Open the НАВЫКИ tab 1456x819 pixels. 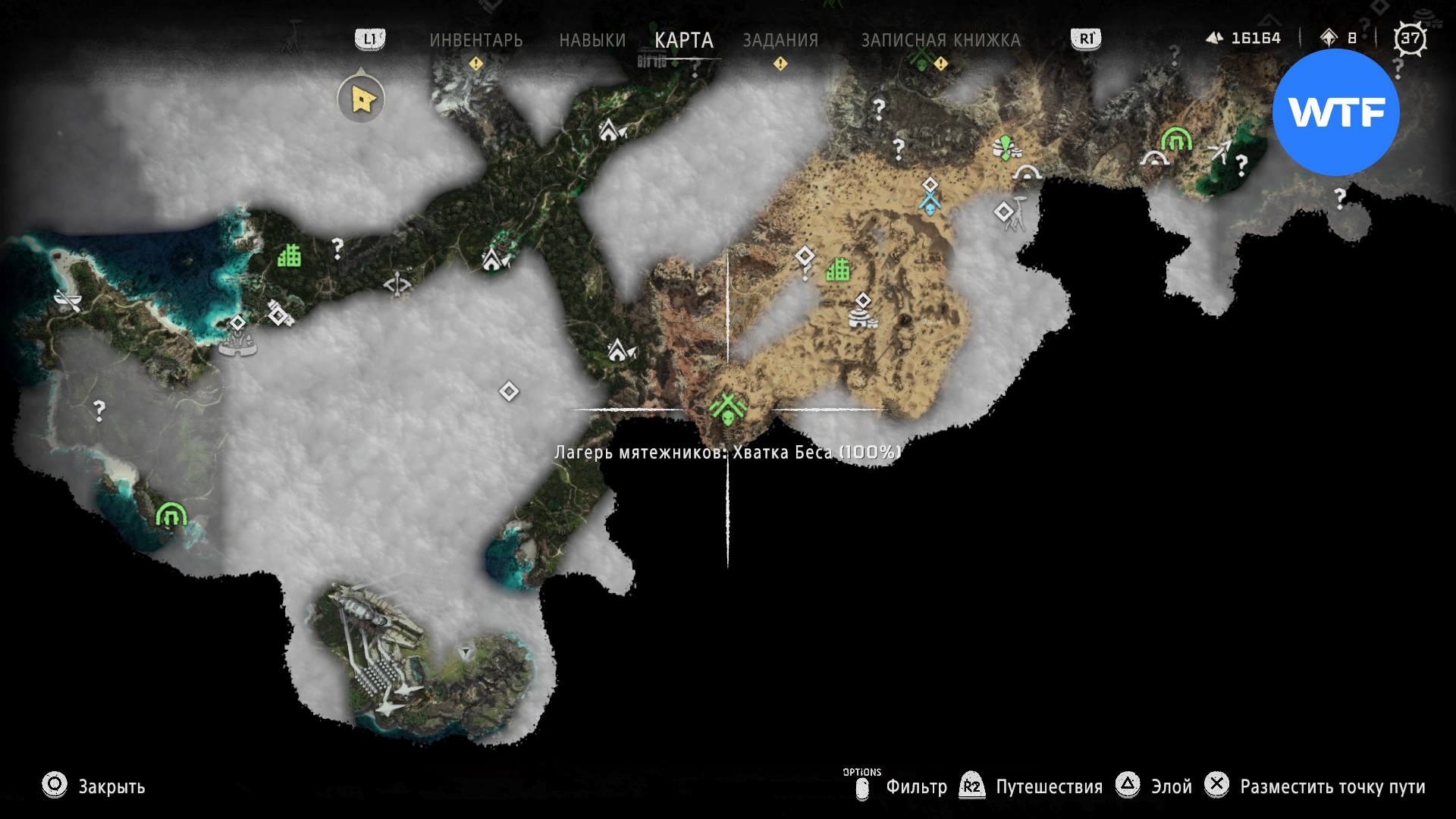592,40
